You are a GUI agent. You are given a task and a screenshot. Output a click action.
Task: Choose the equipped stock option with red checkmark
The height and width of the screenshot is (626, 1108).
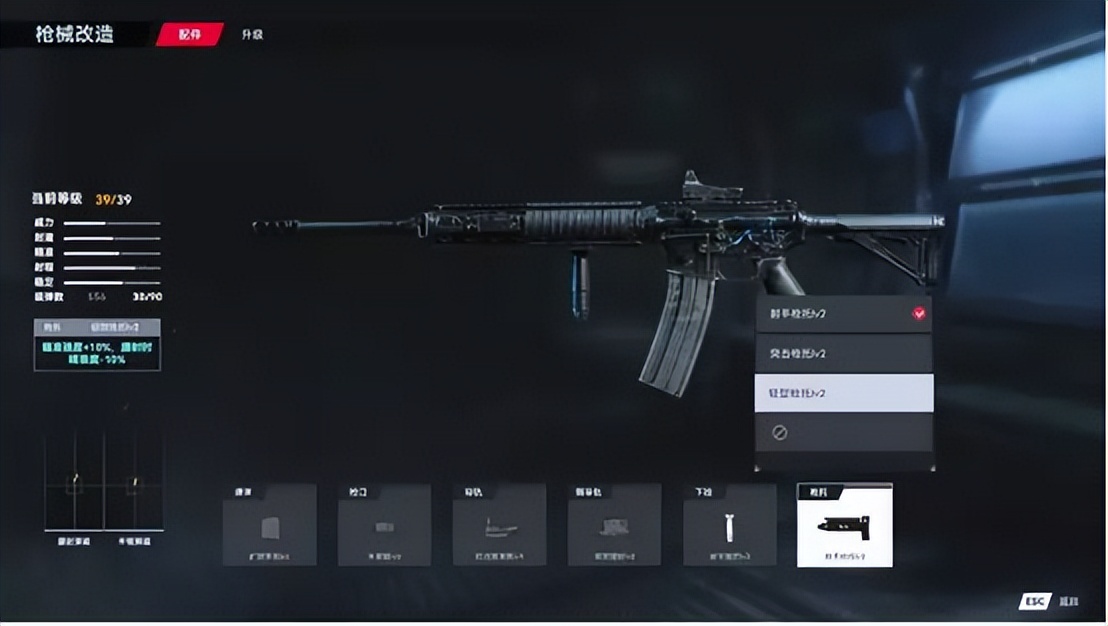tap(843, 314)
